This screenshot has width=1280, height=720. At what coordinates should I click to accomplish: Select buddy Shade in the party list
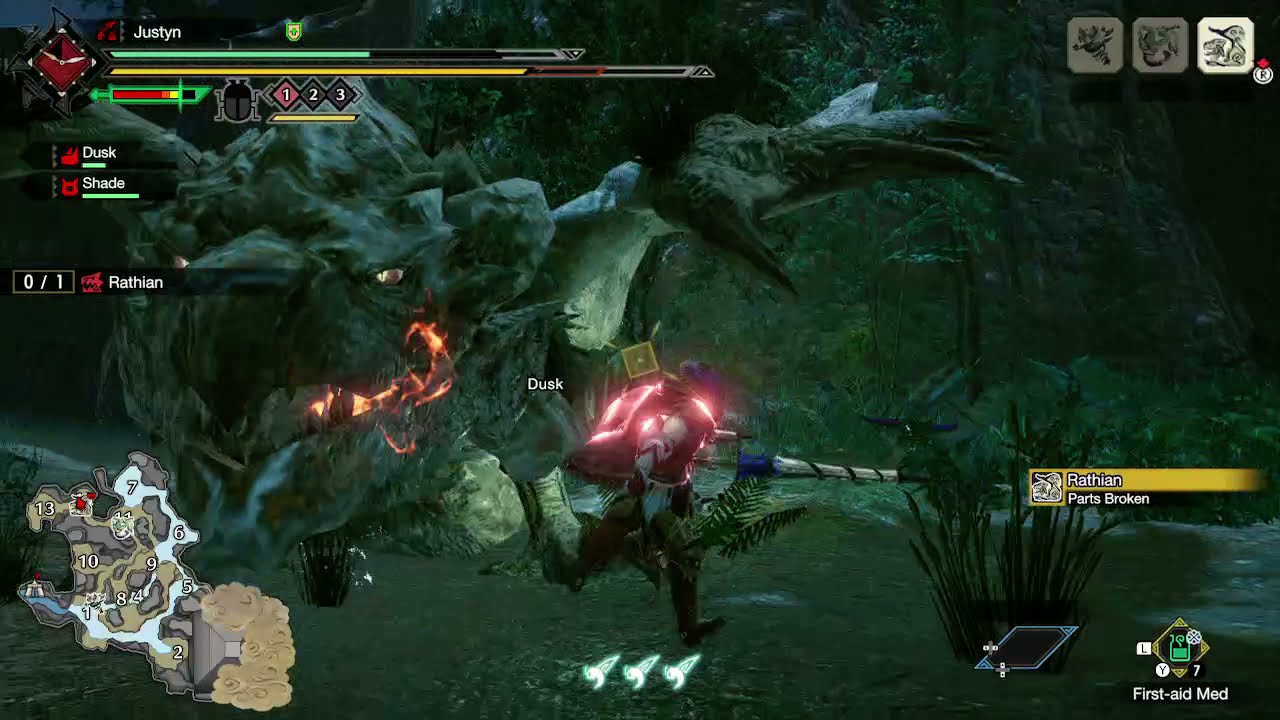(x=102, y=185)
